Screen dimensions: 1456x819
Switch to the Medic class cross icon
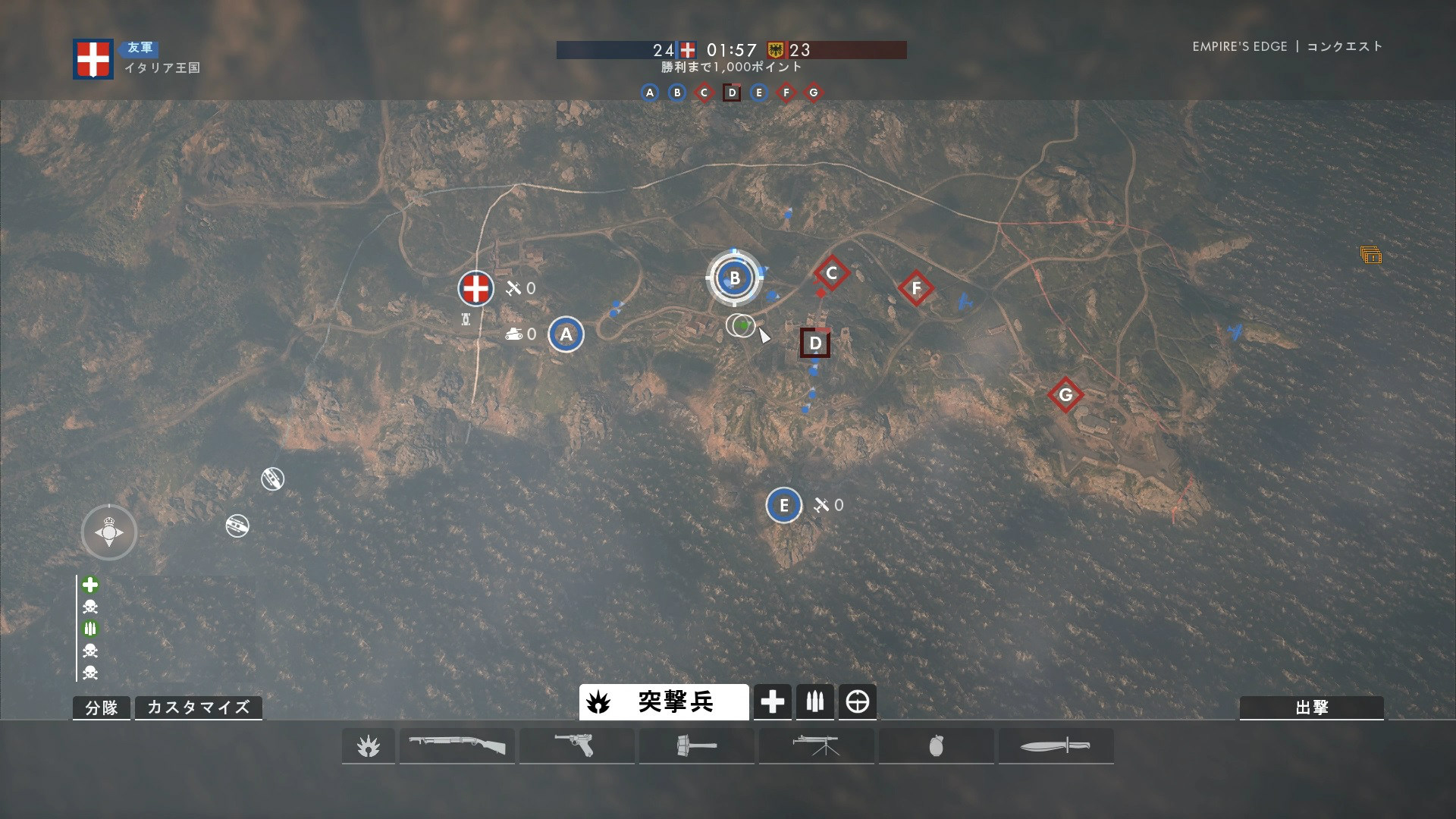pyautogui.click(x=773, y=702)
